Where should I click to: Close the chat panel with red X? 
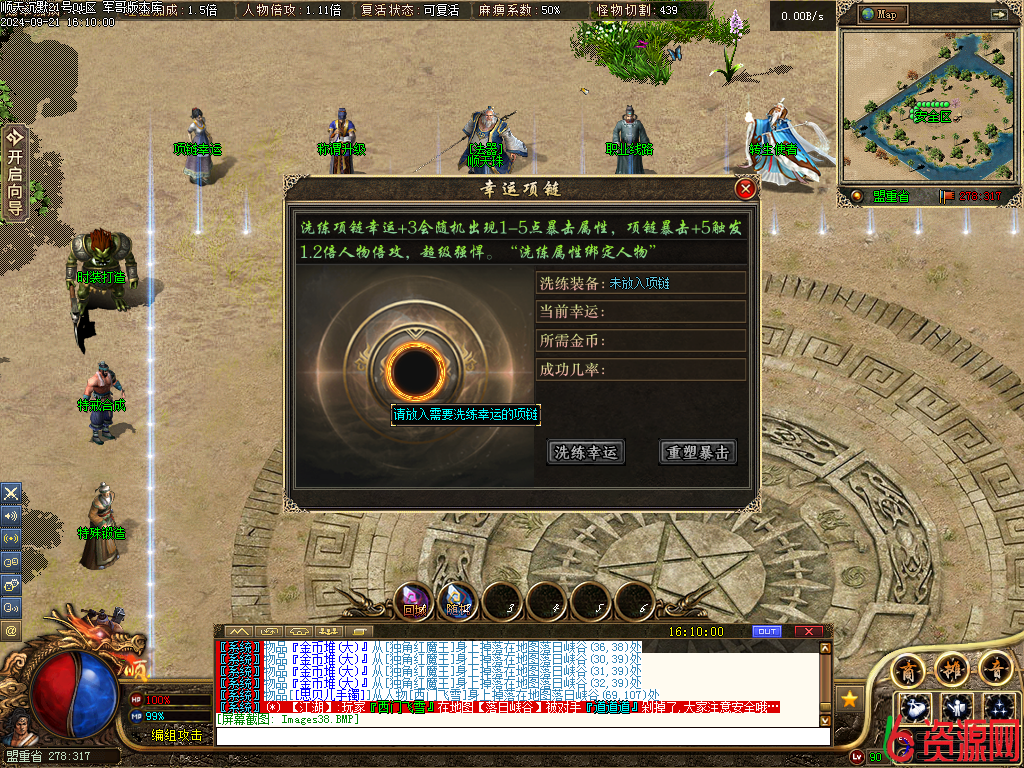click(808, 632)
